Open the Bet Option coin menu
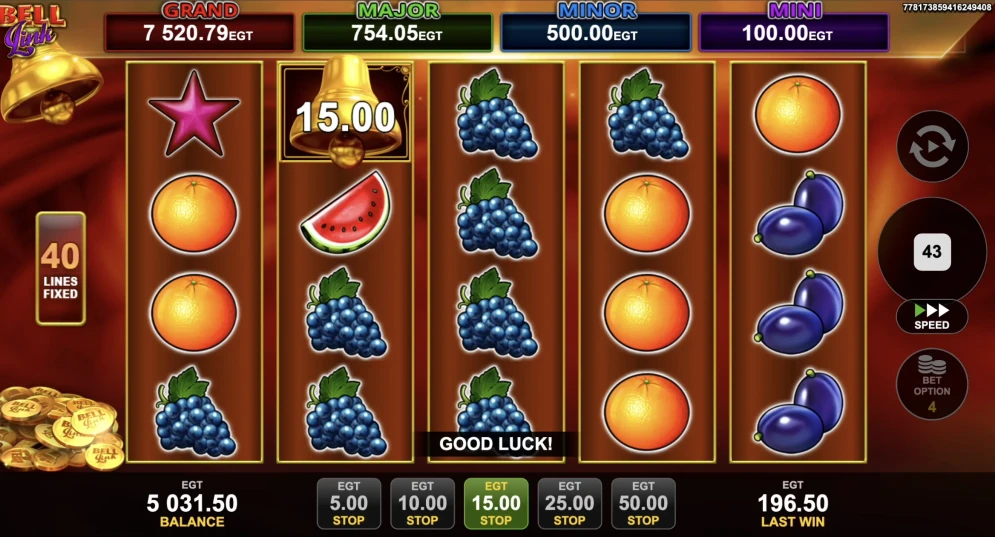995x537 pixels. point(932,383)
